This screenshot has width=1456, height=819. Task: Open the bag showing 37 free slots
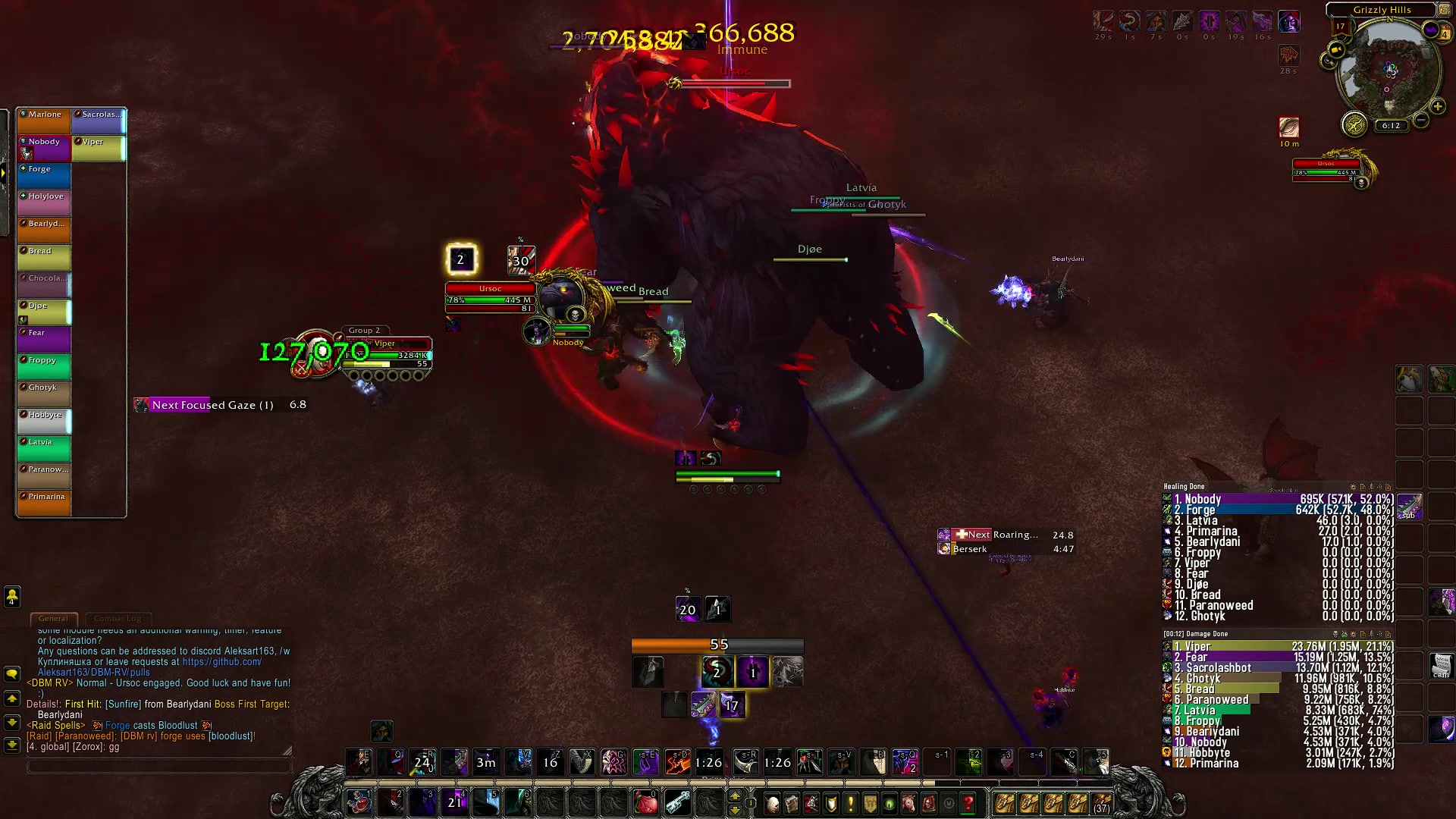[x=1102, y=803]
